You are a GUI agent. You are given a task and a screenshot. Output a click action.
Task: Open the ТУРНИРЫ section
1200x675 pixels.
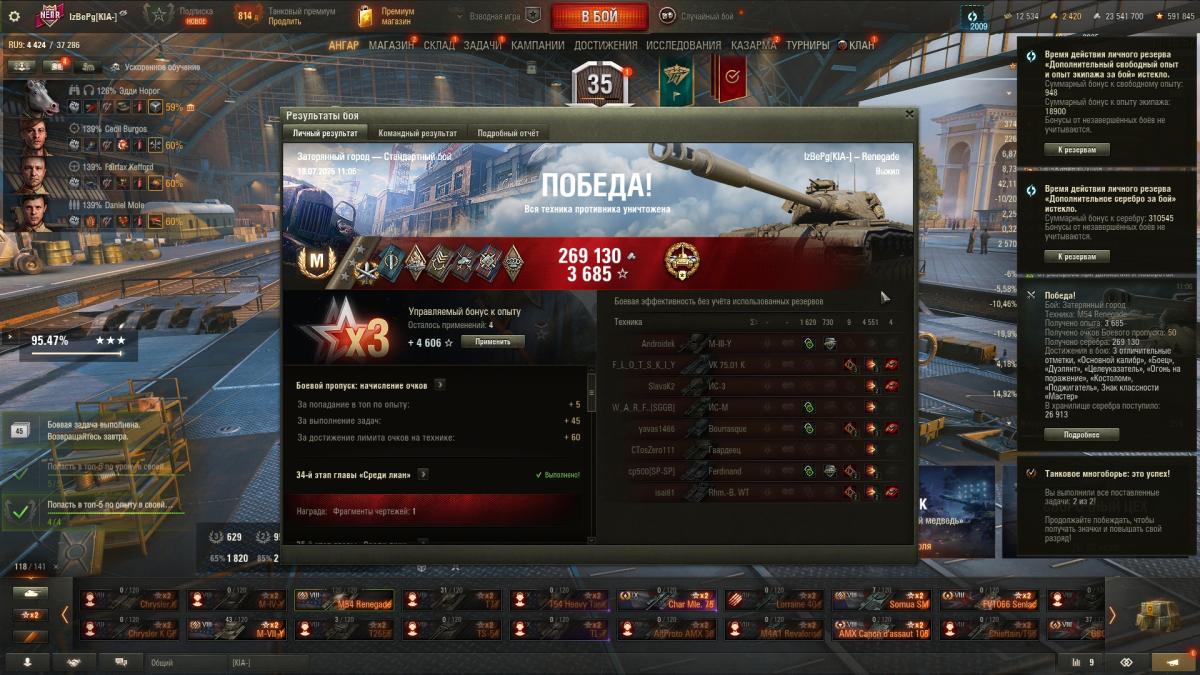(x=807, y=45)
